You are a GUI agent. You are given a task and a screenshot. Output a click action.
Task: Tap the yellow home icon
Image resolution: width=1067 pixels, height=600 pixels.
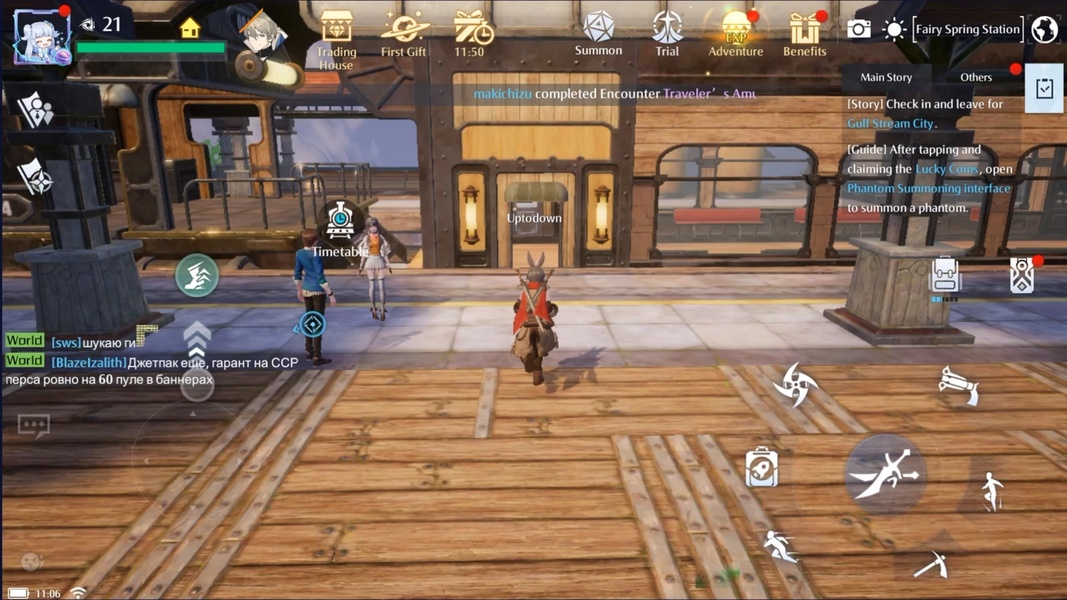pyautogui.click(x=190, y=28)
